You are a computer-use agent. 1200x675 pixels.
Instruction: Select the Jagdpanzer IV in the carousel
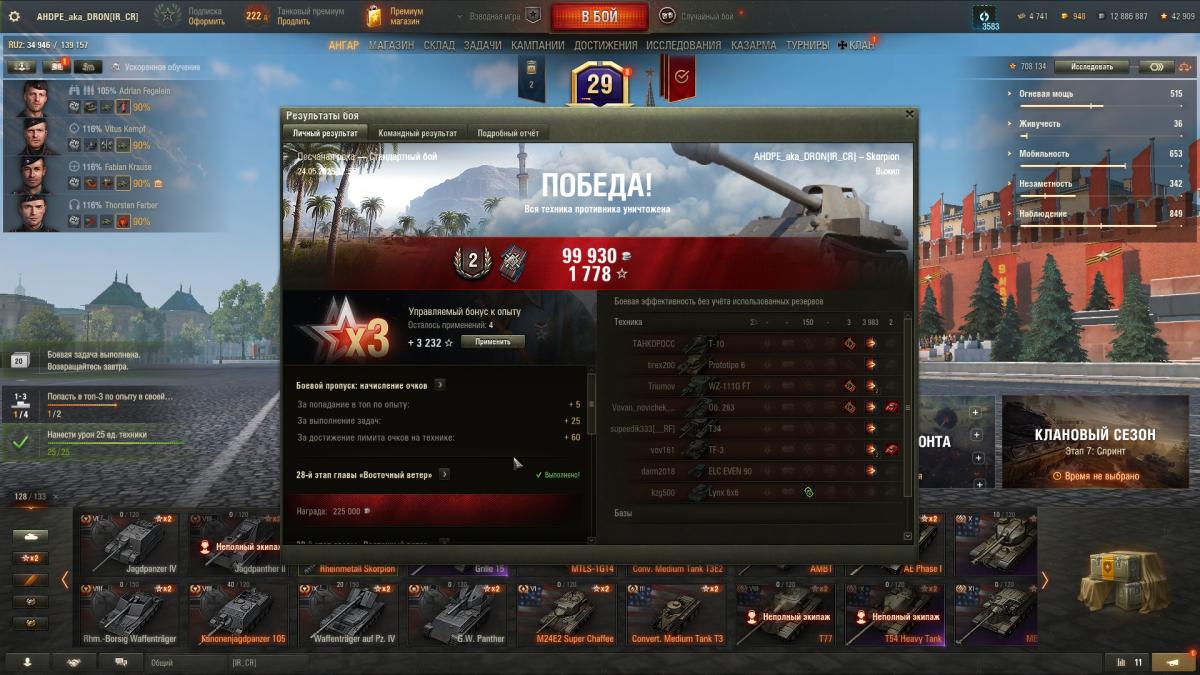(127, 544)
